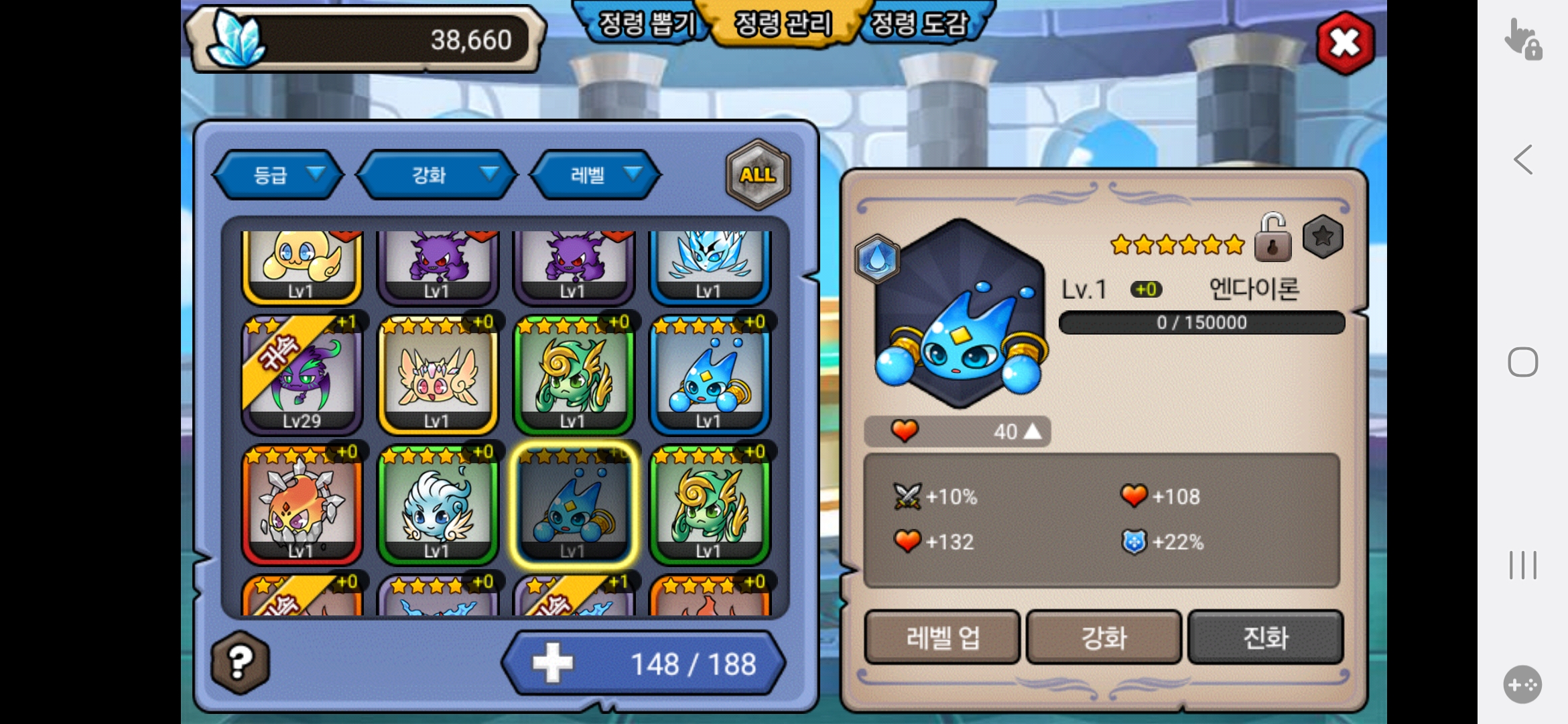Screen dimensions: 1568x724
Task: Select the 정령 관리 tab
Action: pyautogui.click(x=783, y=24)
